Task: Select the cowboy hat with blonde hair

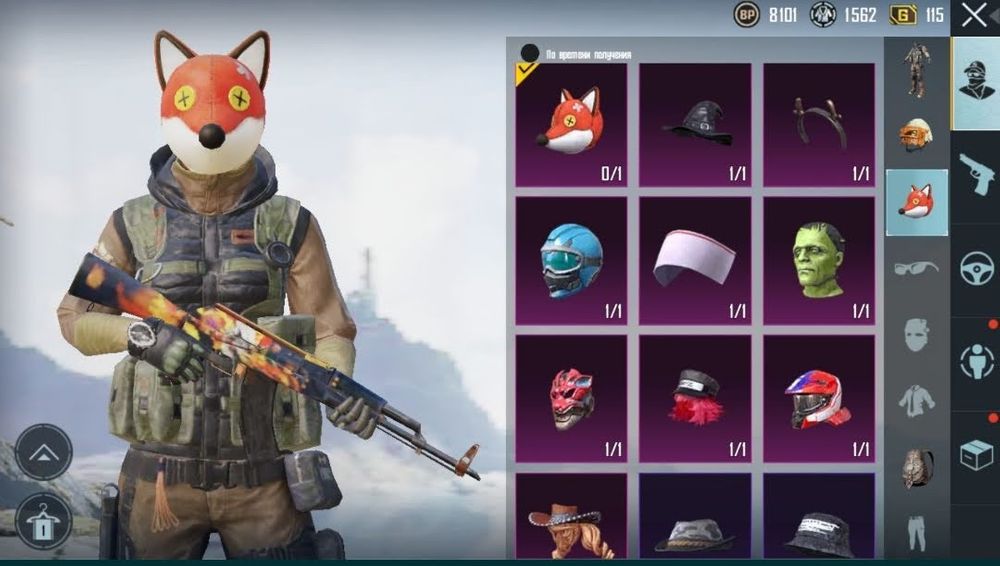Action: (571, 520)
